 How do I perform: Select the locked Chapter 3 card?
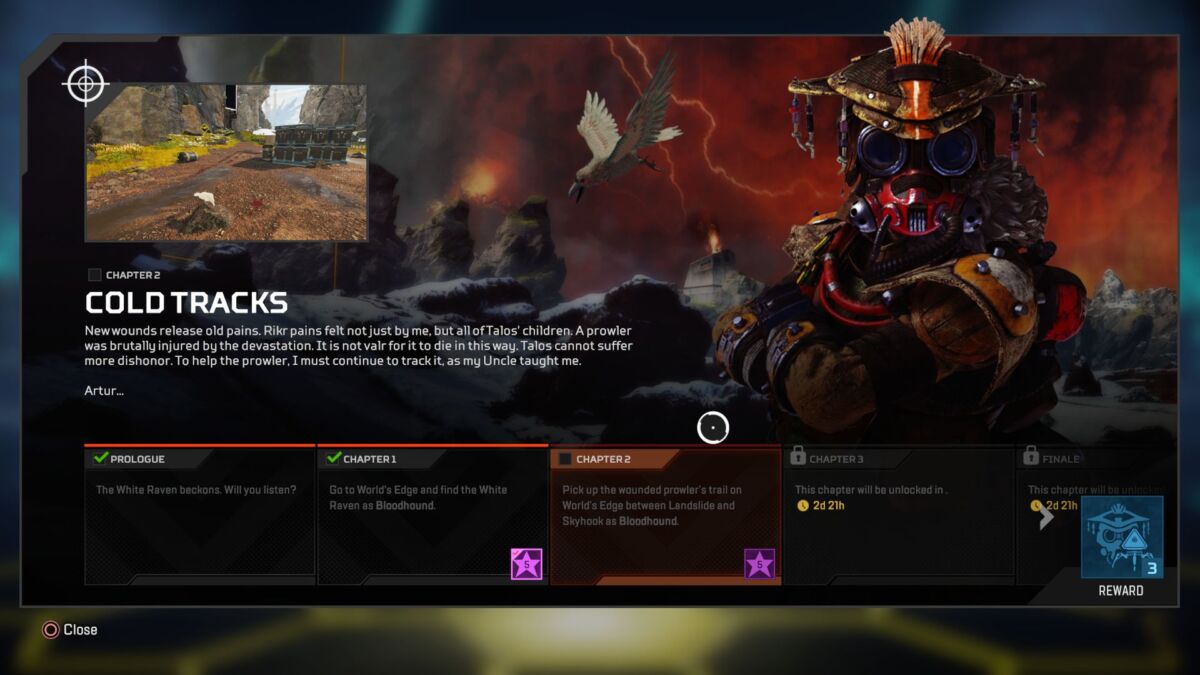(x=897, y=515)
